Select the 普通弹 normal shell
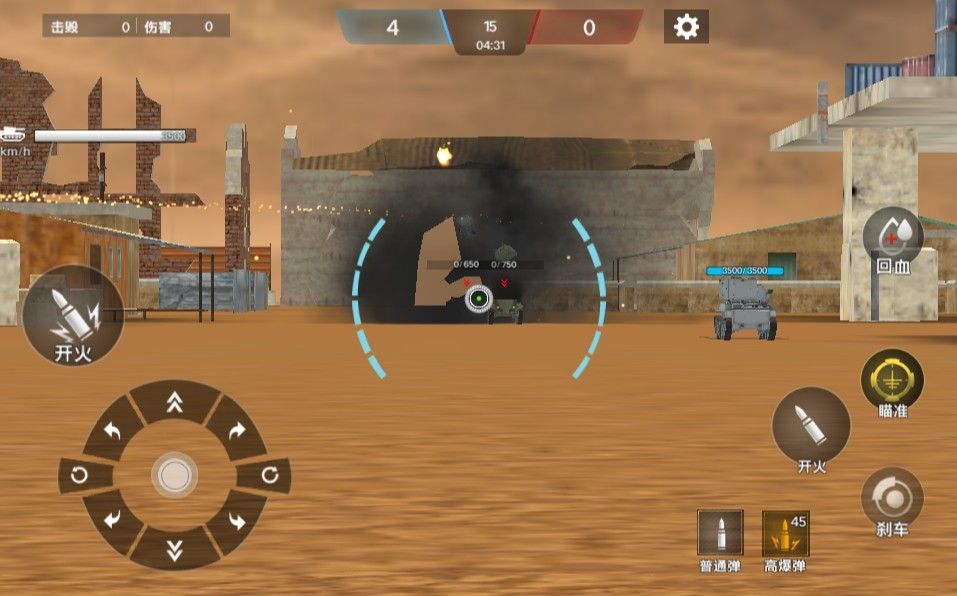 [720, 533]
